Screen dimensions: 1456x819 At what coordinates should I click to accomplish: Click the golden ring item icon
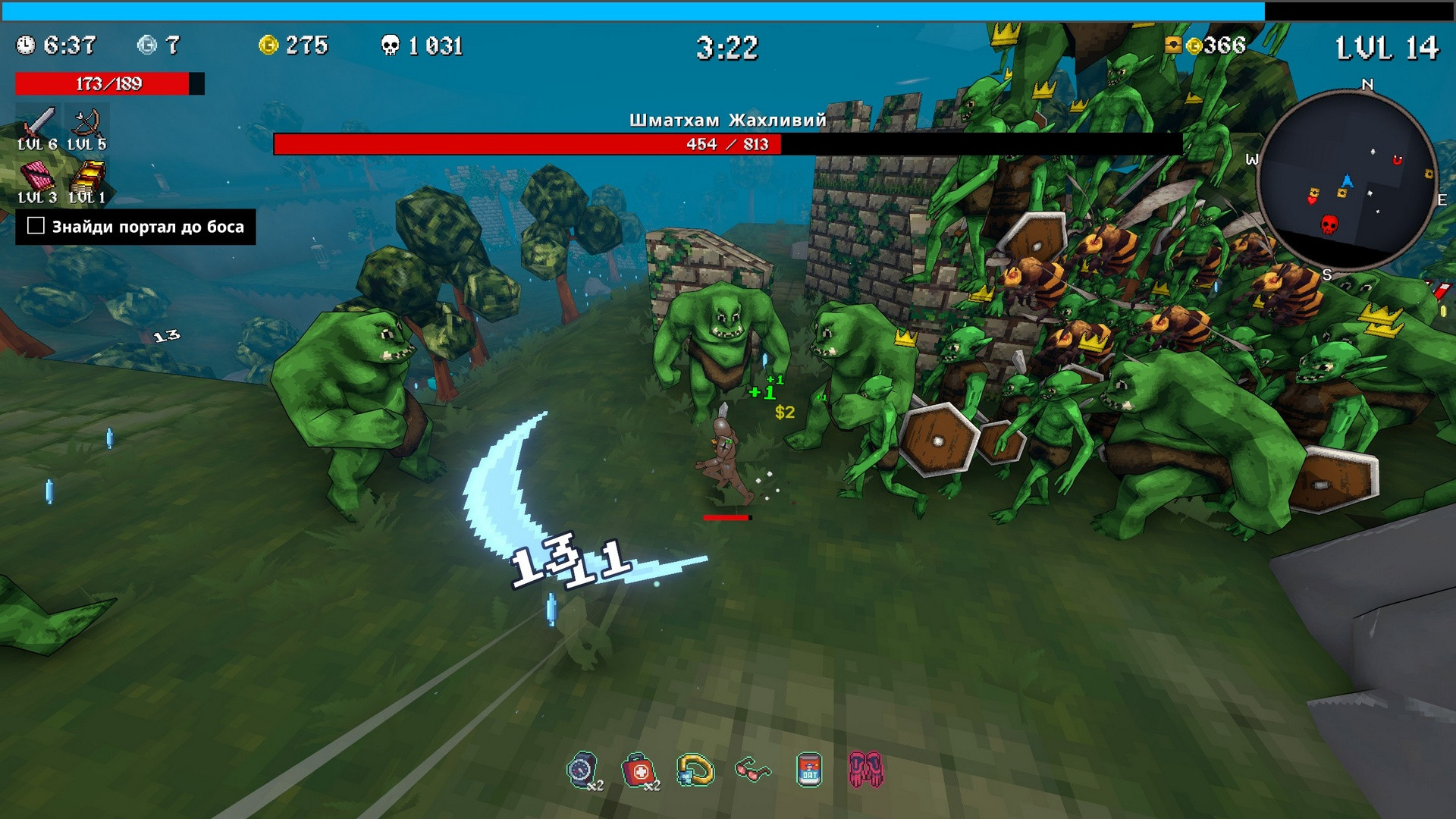pos(695,770)
